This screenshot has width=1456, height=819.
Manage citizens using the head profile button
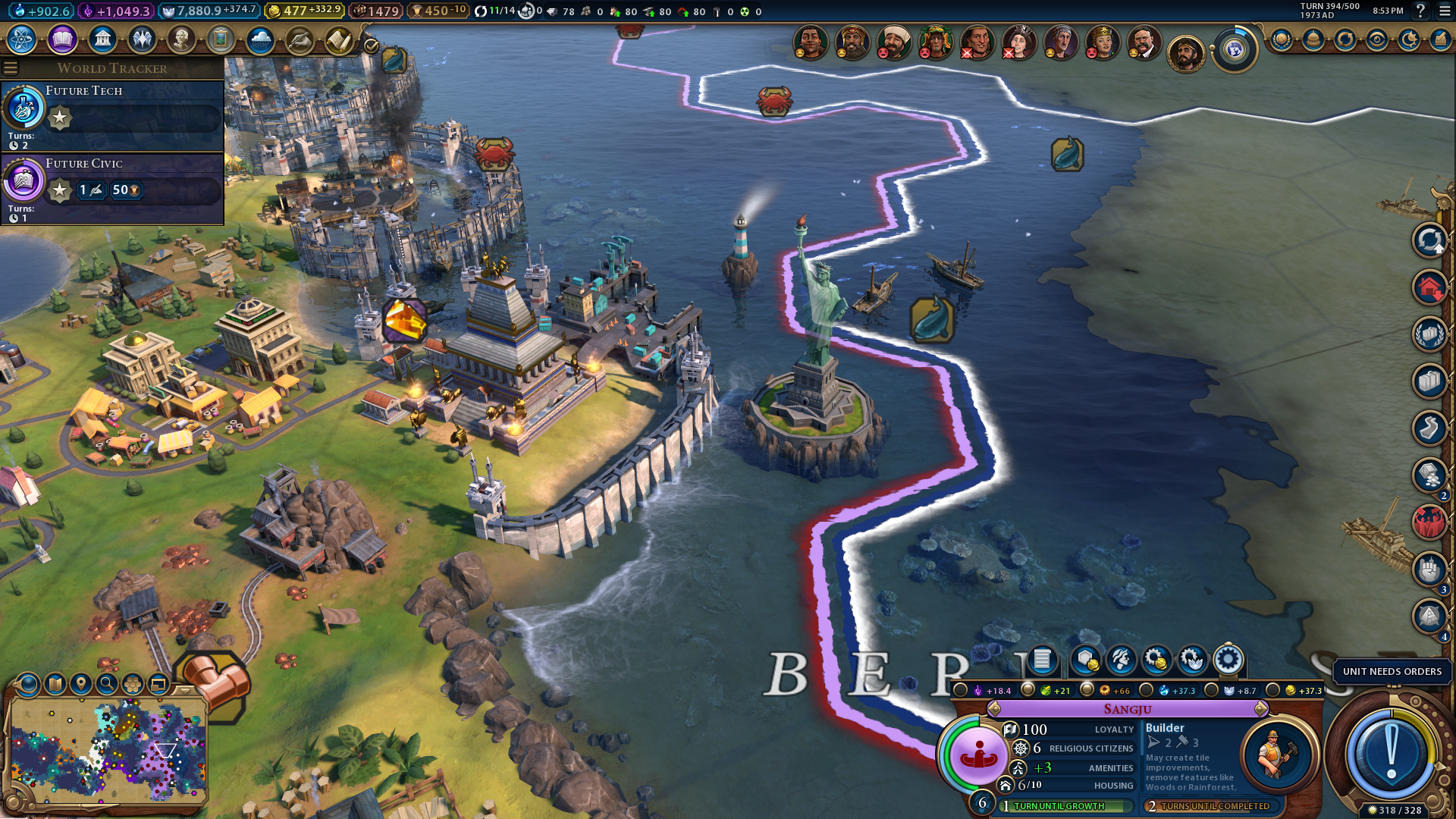tap(1121, 661)
